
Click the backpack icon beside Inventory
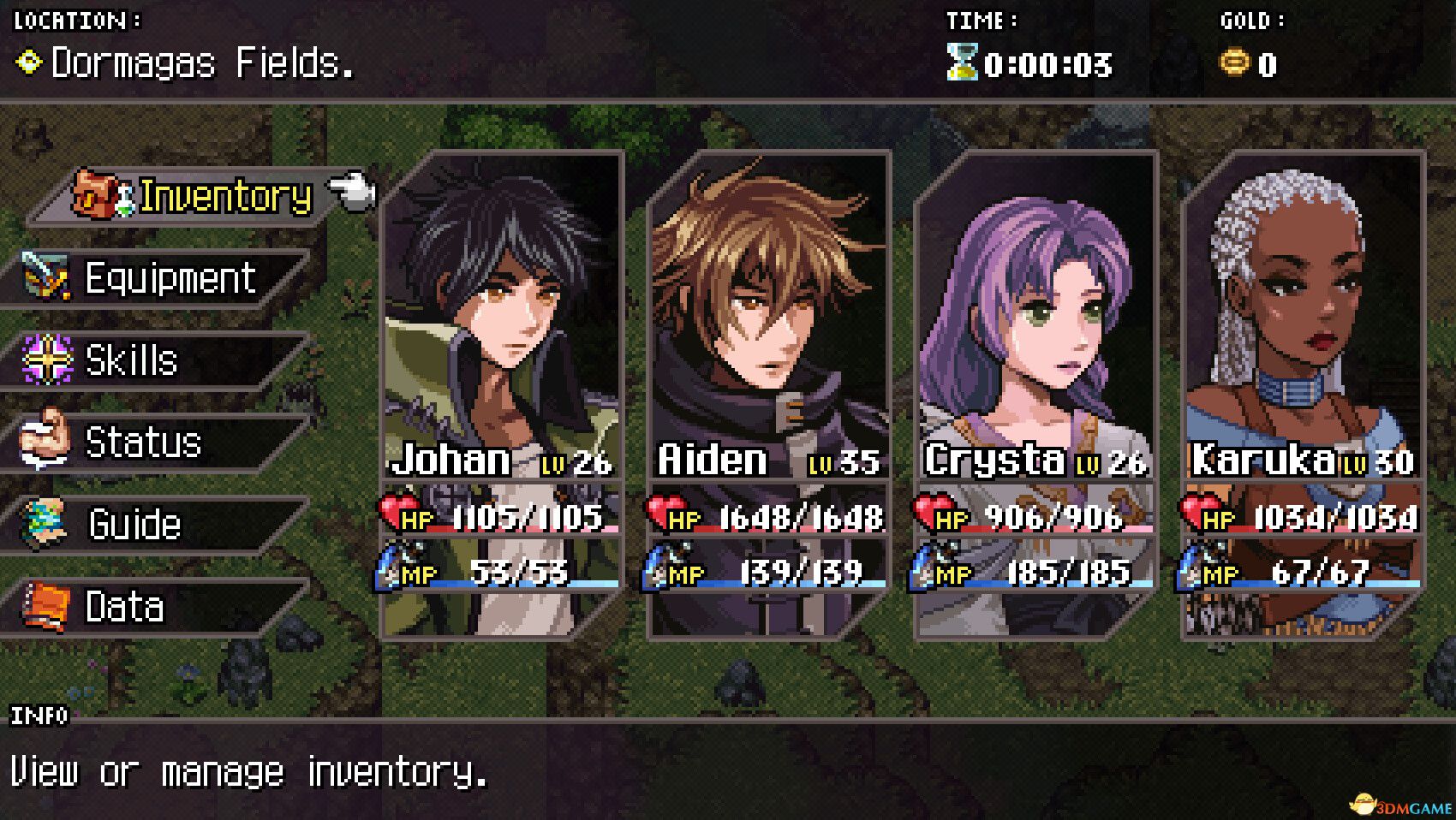pos(97,193)
